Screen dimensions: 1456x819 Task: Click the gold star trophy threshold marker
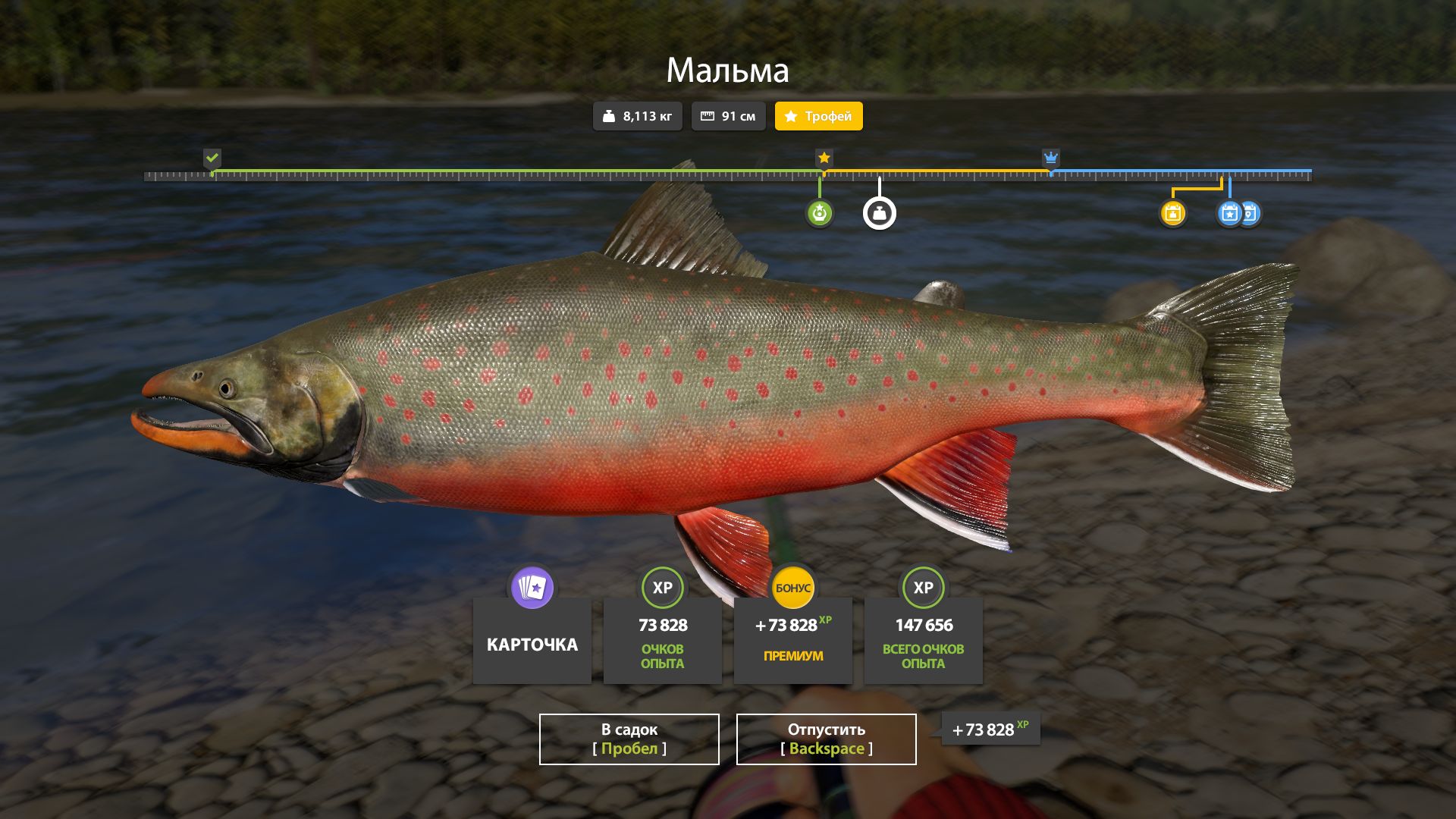[824, 158]
